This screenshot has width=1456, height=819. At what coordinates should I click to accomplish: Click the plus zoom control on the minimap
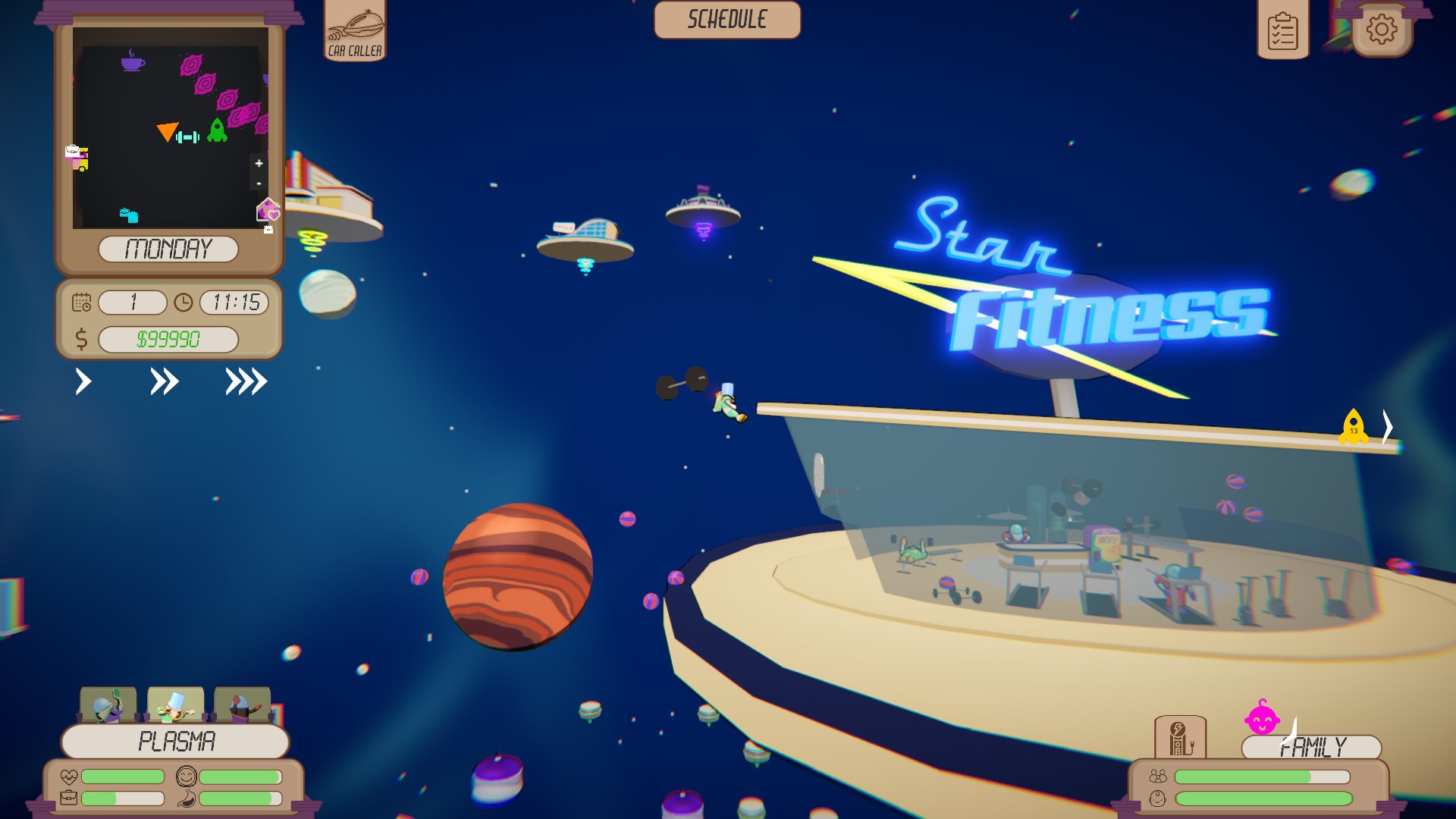[259, 163]
